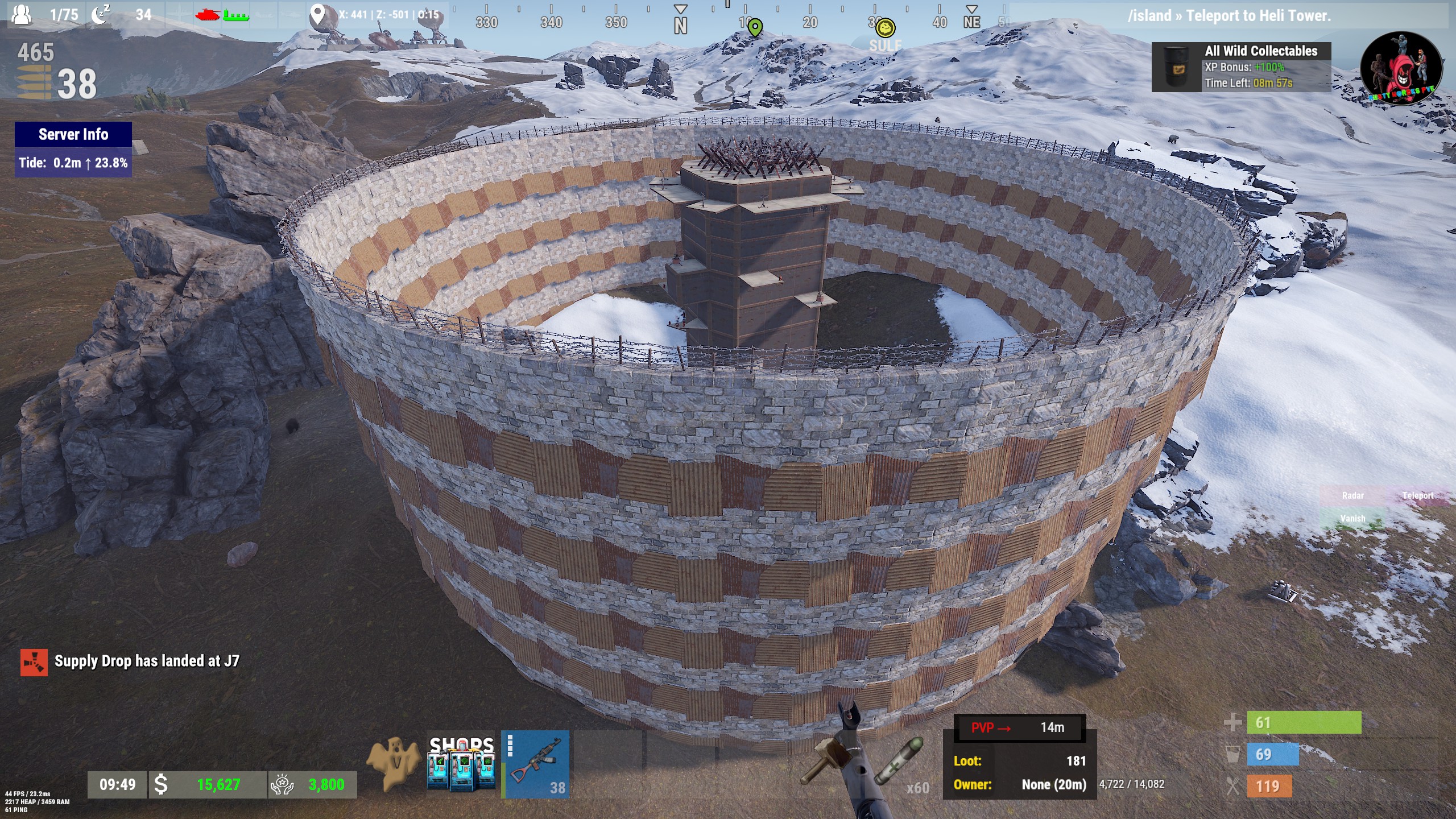
Task: Click the dollar sign balance icon
Action: click(162, 785)
